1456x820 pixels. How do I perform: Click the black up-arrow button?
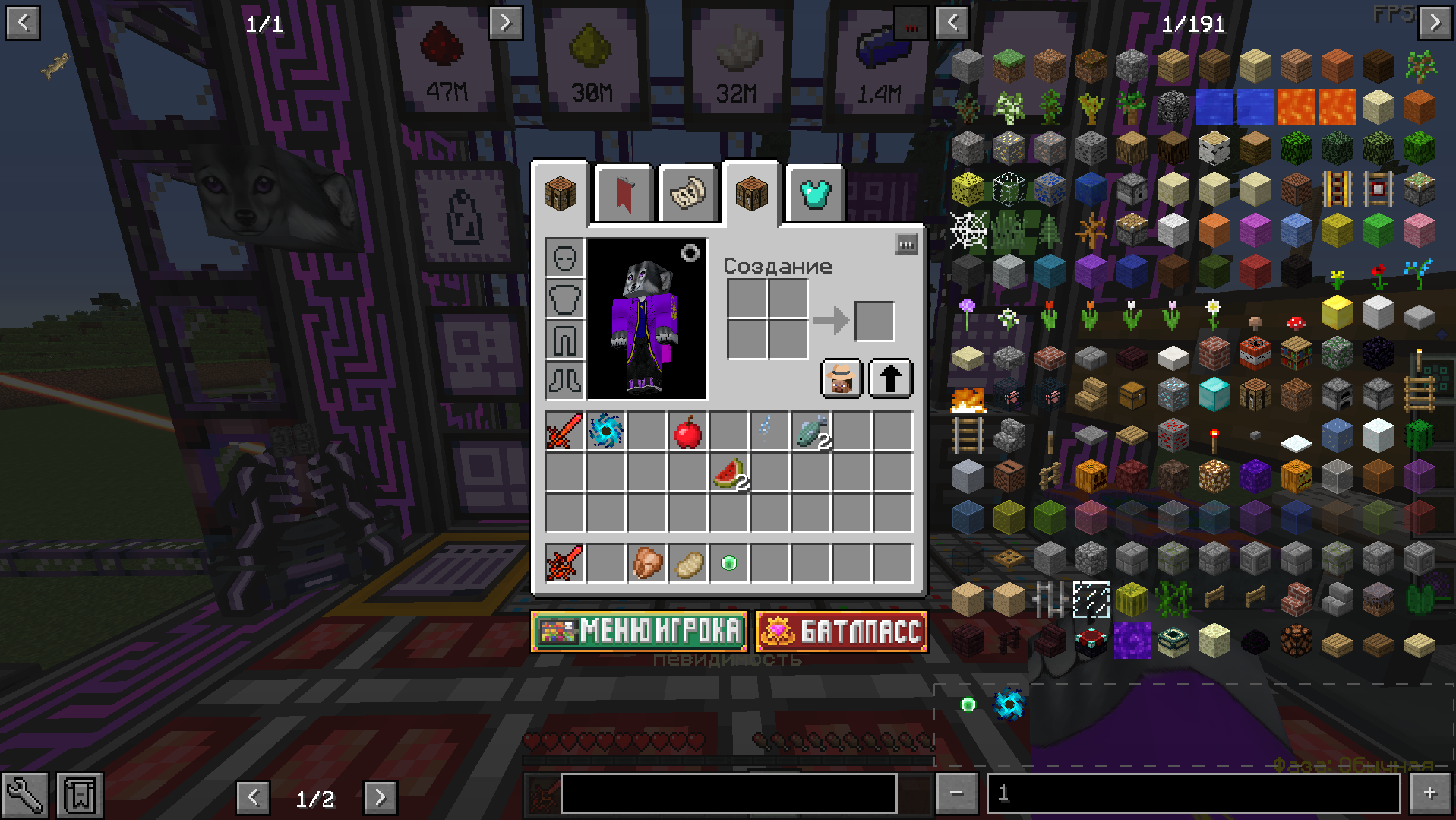[x=890, y=378]
